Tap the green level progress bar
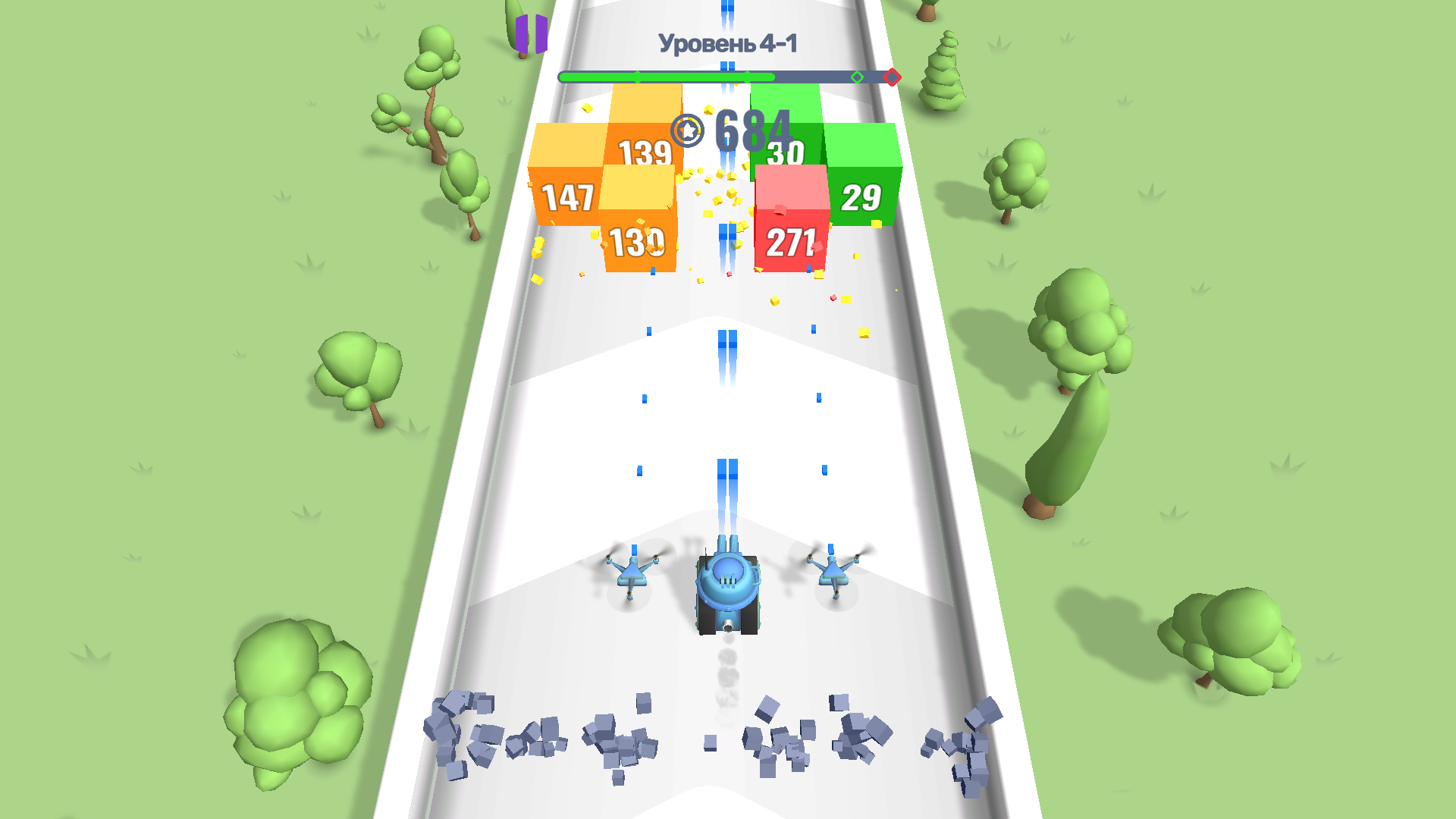The image size is (1456, 819). 667,76
